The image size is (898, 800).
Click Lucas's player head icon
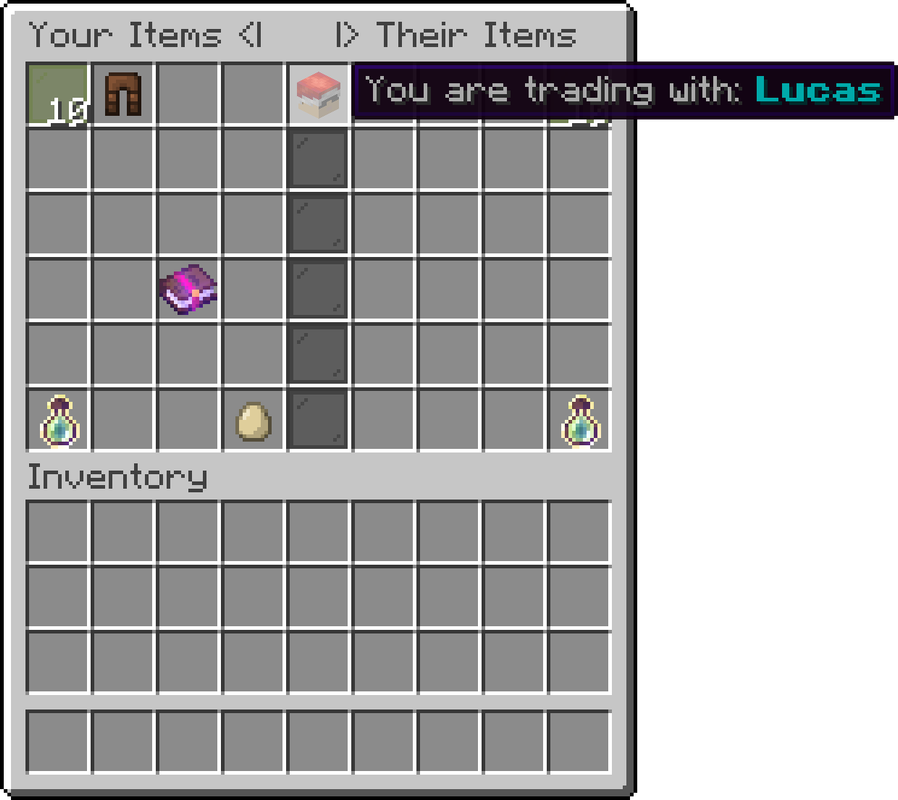pos(318,94)
